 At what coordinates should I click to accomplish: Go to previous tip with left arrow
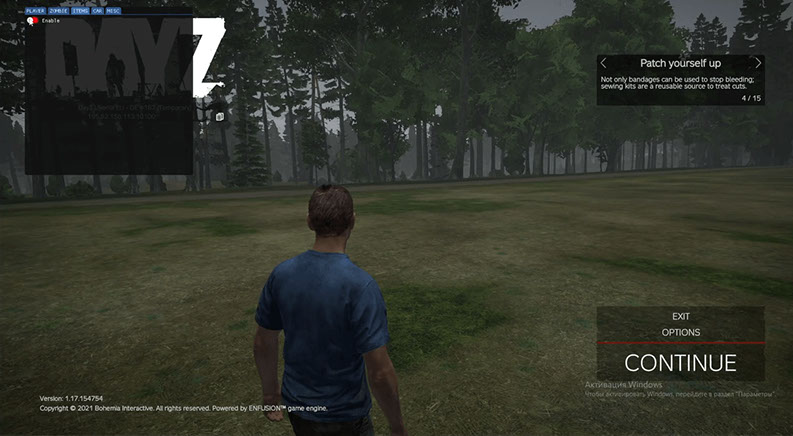click(604, 63)
